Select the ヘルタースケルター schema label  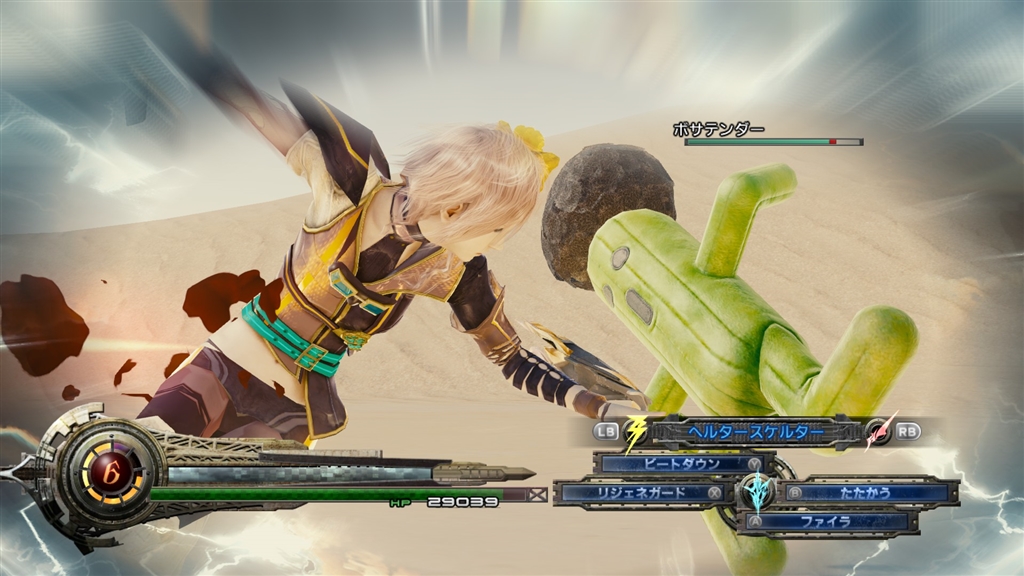[x=755, y=432]
